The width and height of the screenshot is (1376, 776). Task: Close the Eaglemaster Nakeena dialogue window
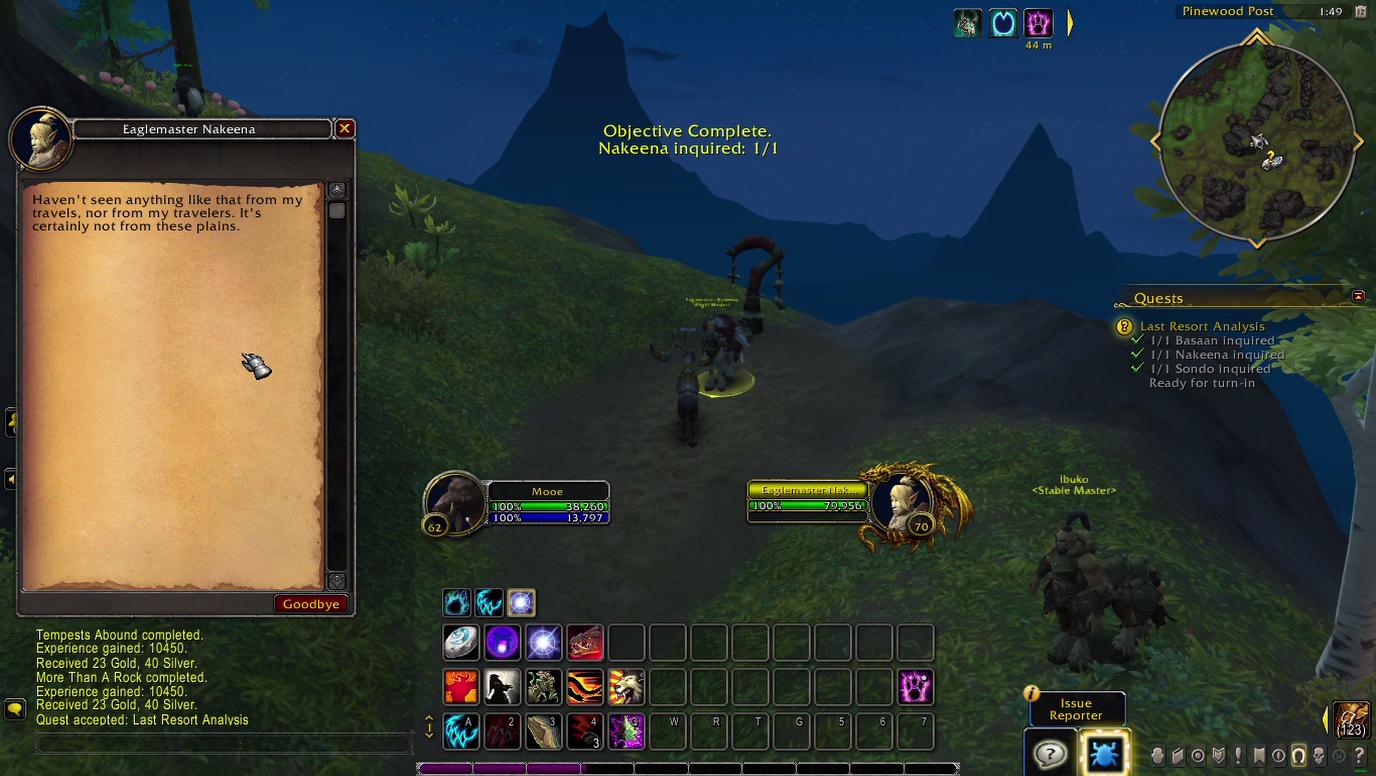tap(344, 129)
